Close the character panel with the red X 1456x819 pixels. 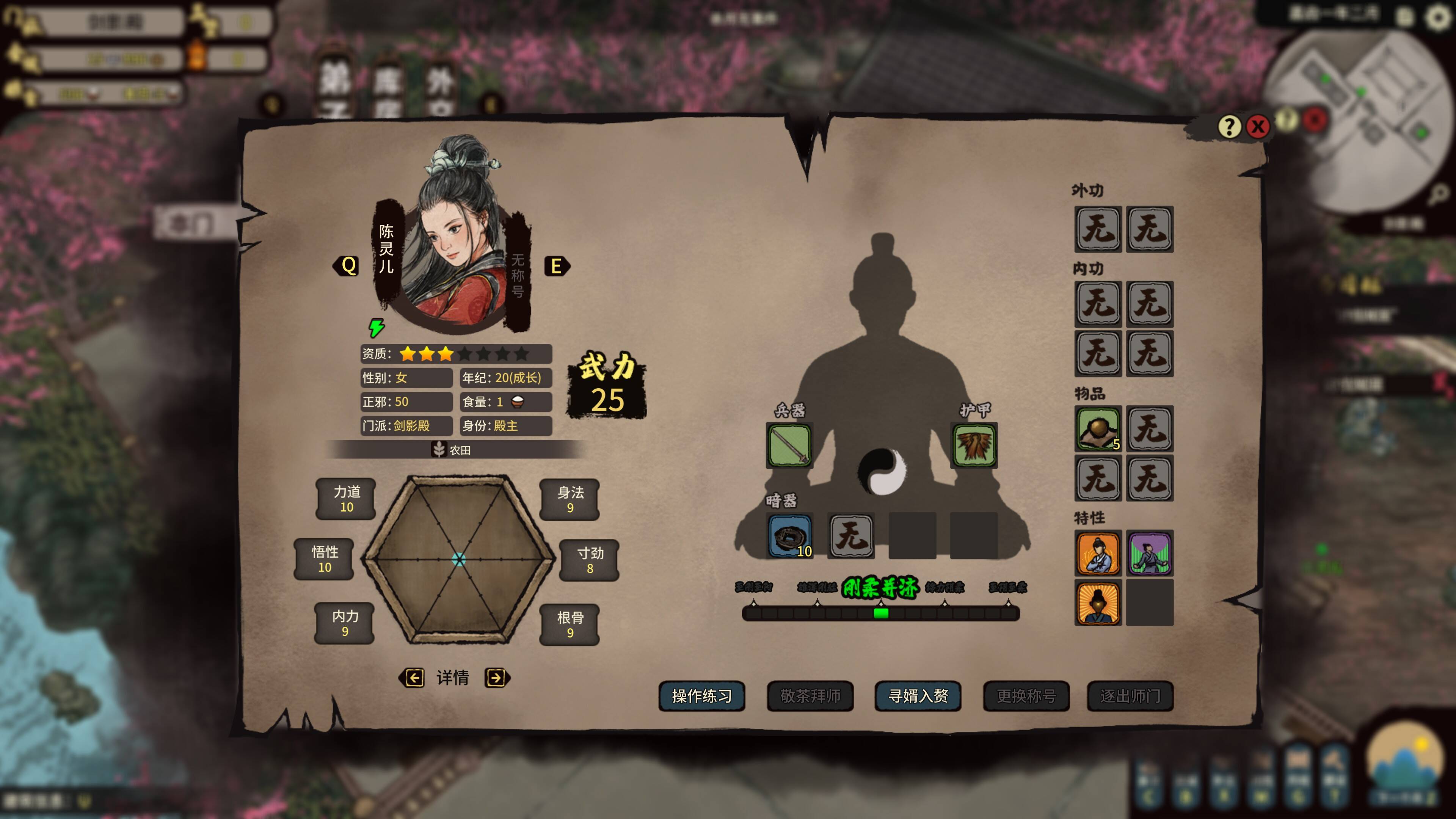coord(1258,127)
